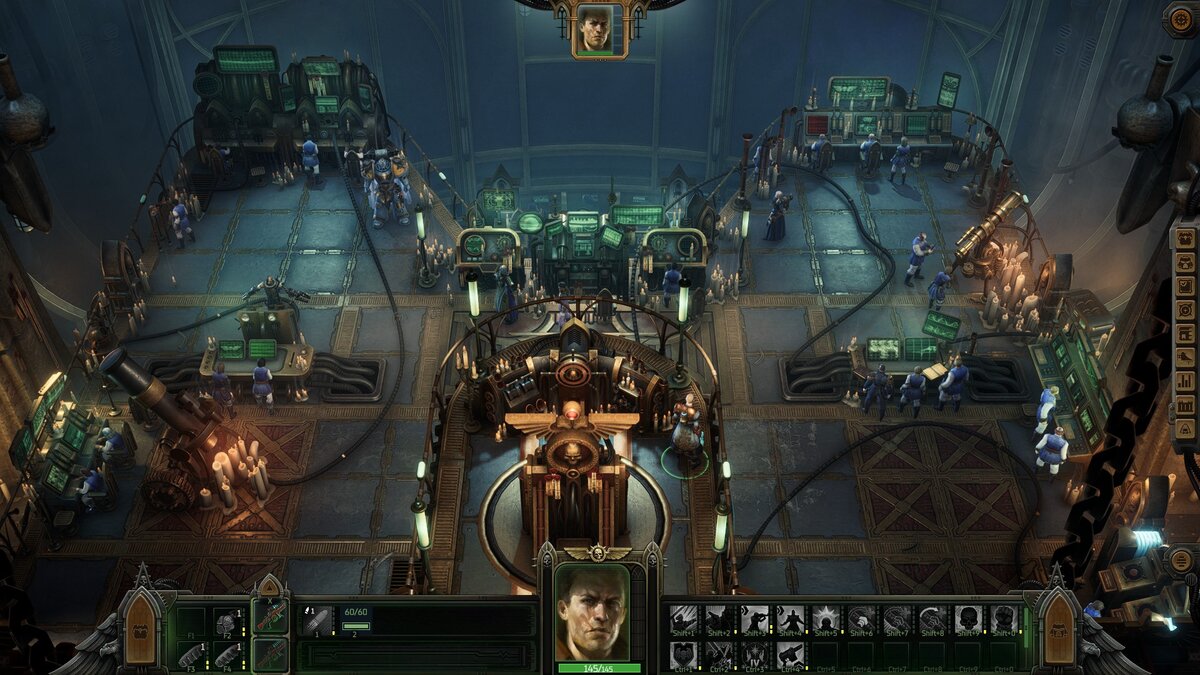Use the consumable in the F3 slot
1200x675 pixels.
pyautogui.click(x=191, y=655)
